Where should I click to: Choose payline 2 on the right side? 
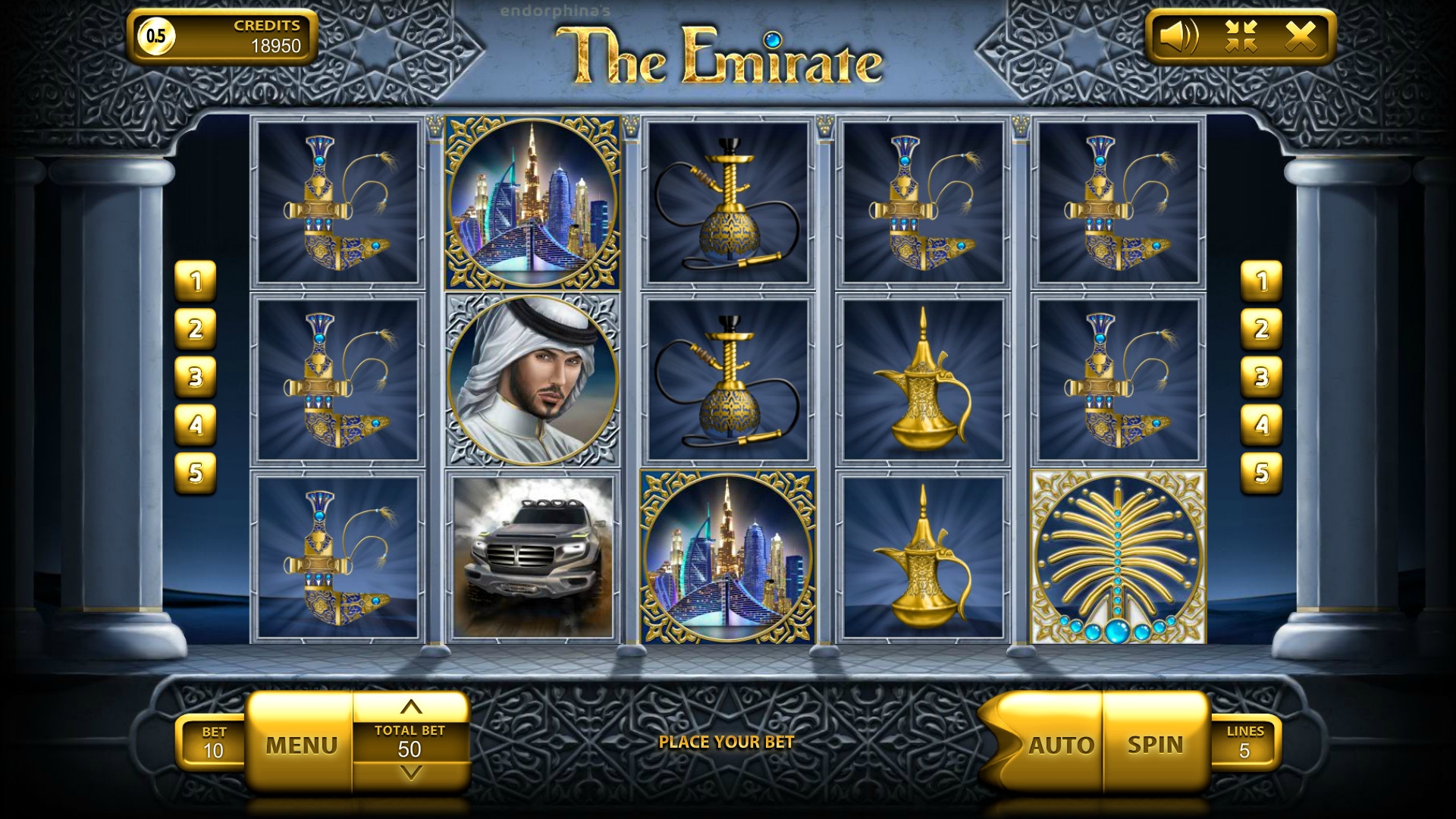click(x=1261, y=329)
